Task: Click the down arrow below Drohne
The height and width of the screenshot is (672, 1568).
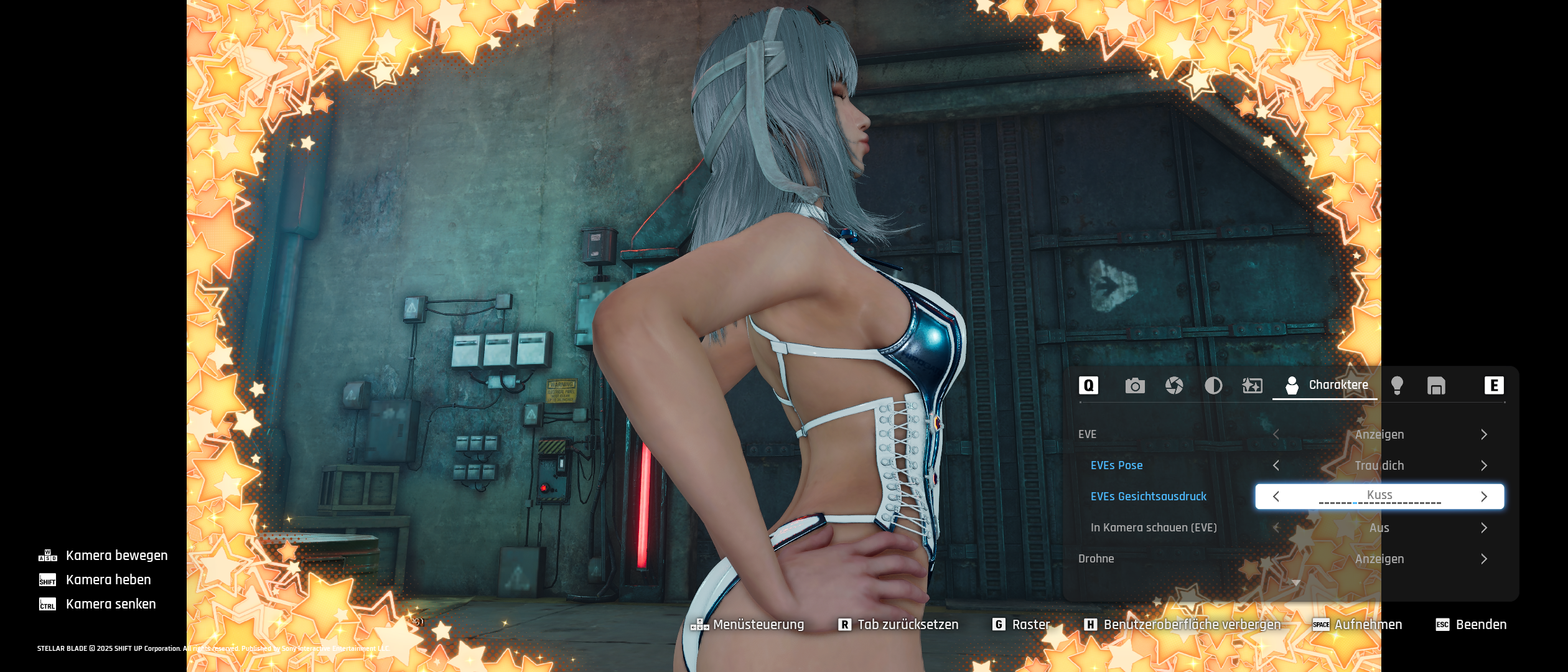Action: [x=1296, y=583]
